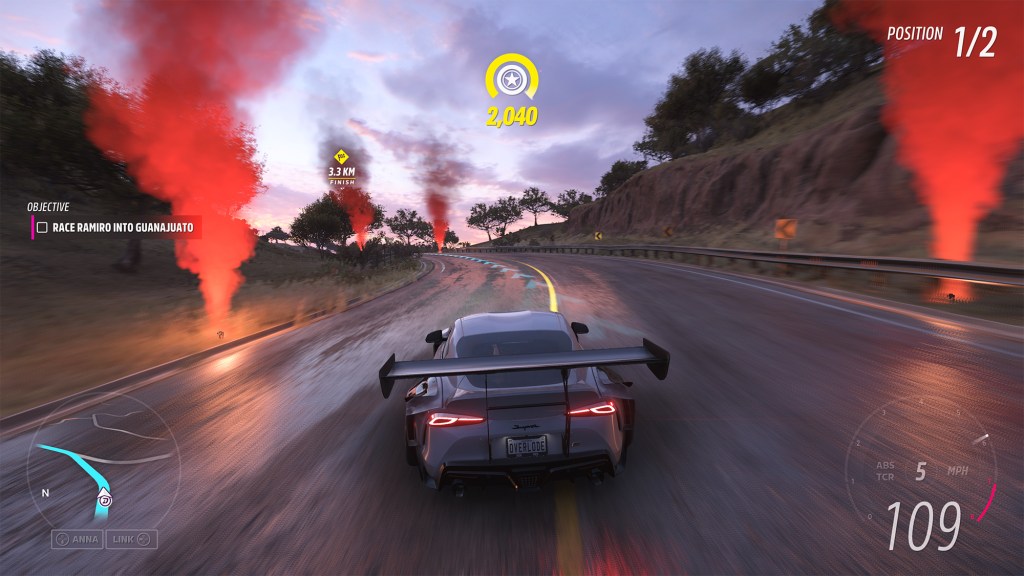The height and width of the screenshot is (576, 1024).
Task: Open the LINK chat button
Action: click(x=132, y=539)
